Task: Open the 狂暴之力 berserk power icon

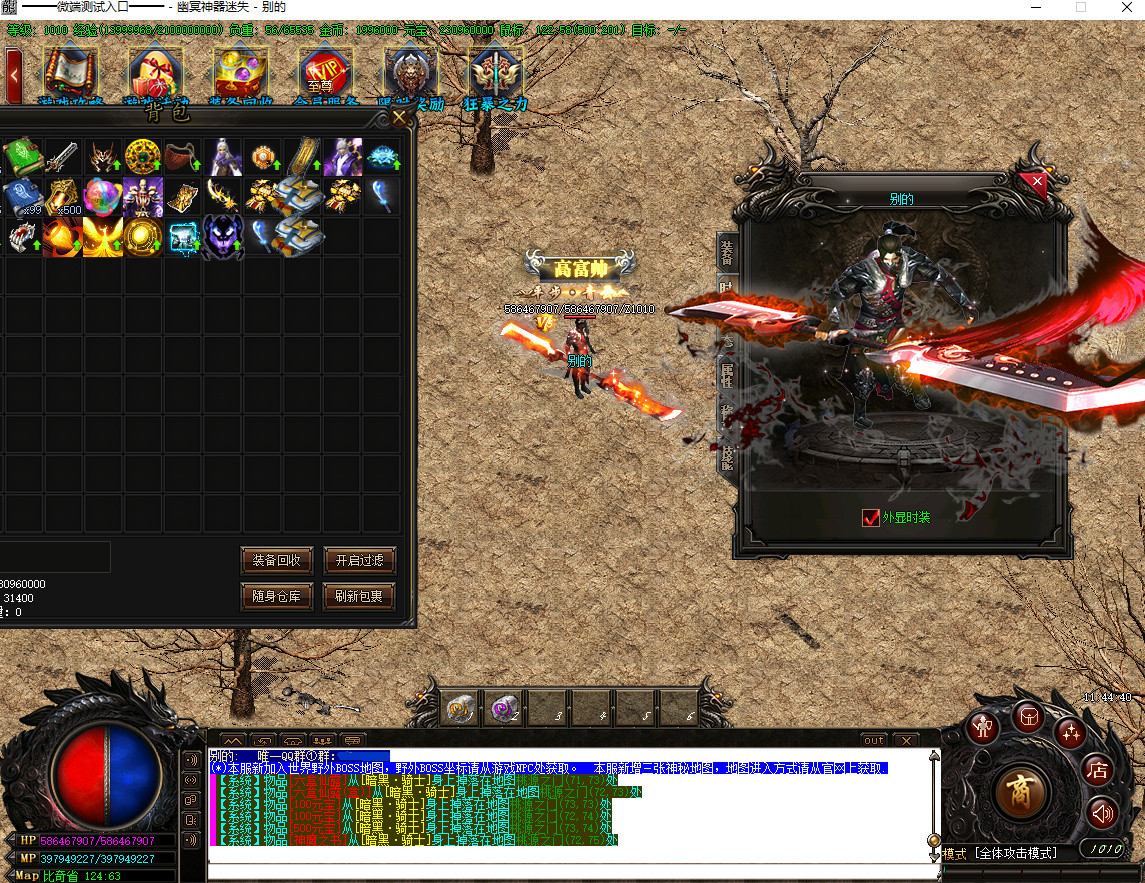Action: pos(496,74)
